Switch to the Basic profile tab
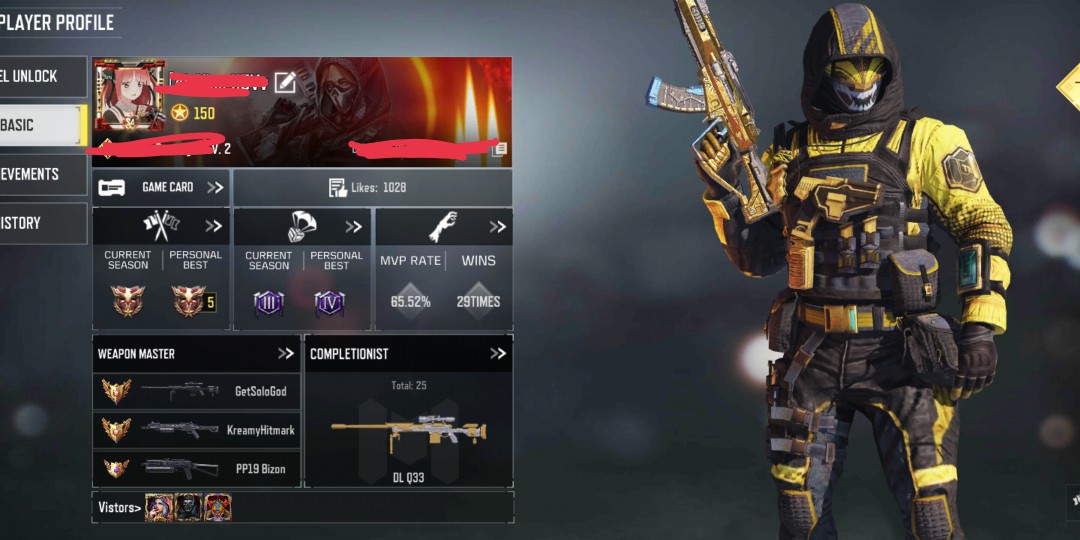This screenshot has height=540, width=1080. (42, 125)
